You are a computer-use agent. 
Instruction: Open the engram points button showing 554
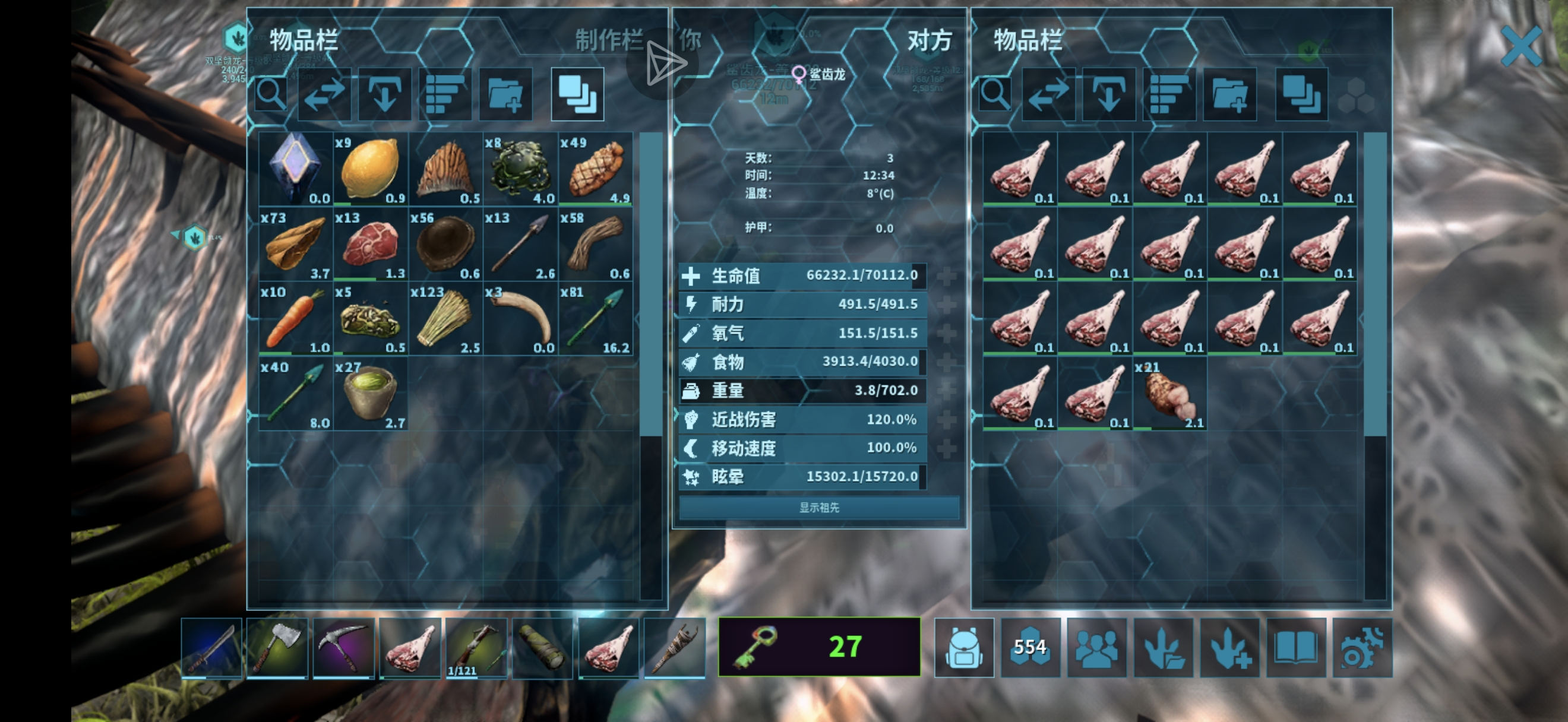[1030, 647]
